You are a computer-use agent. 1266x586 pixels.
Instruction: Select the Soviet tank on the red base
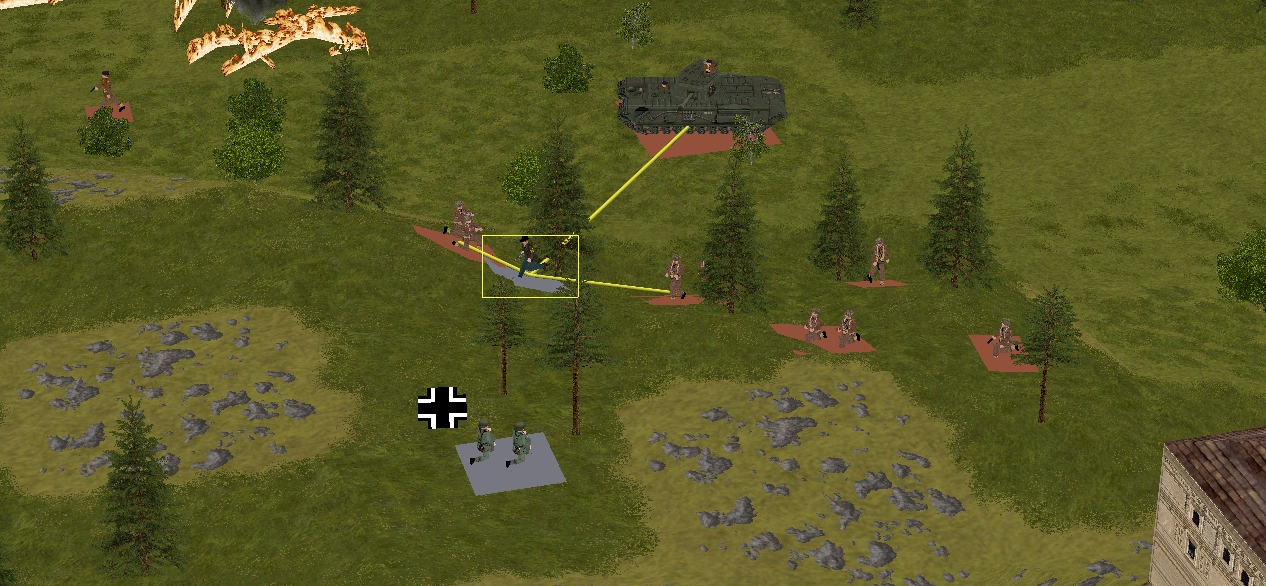[700, 98]
